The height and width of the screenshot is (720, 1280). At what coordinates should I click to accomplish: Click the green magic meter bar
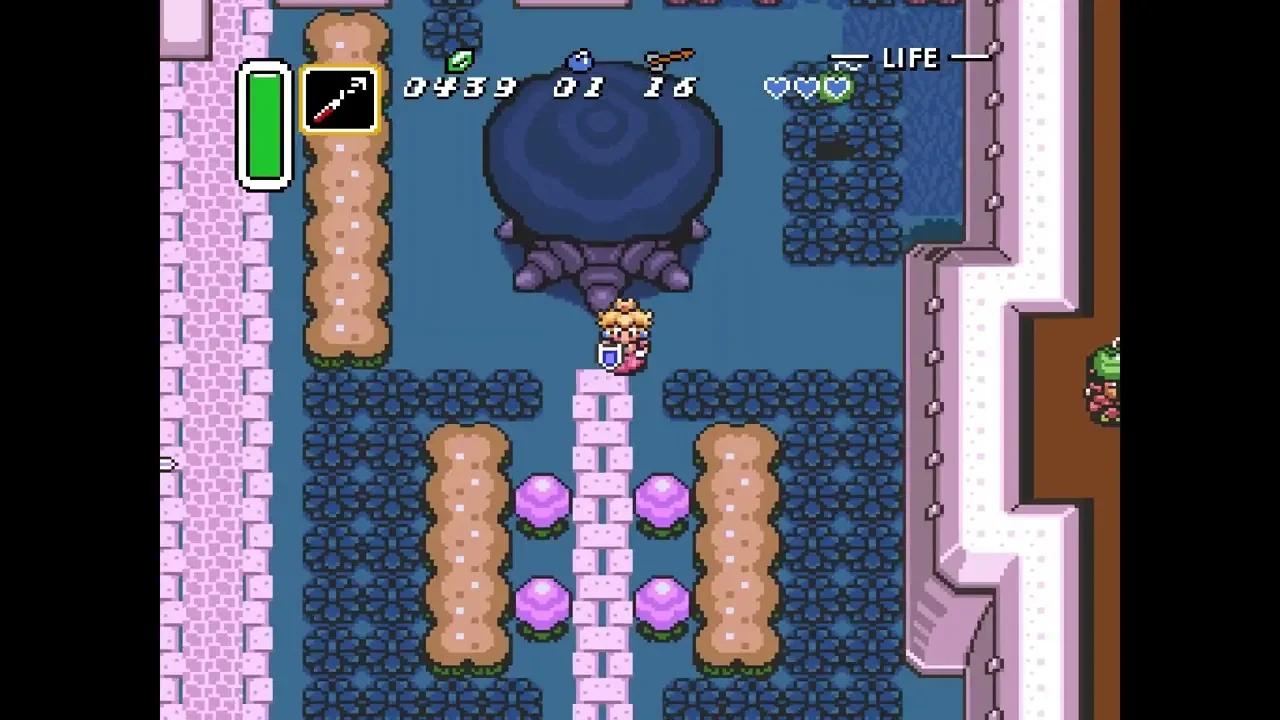264,125
